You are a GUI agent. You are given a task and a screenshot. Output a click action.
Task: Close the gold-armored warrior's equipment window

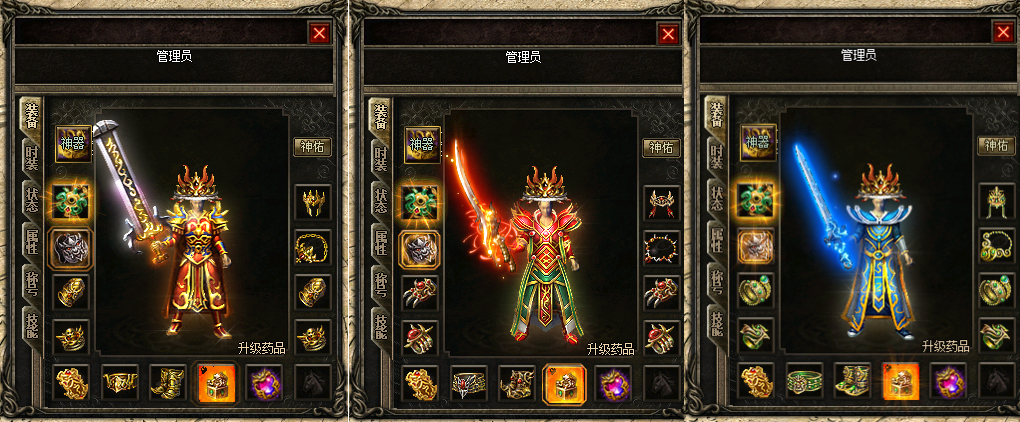(320, 33)
